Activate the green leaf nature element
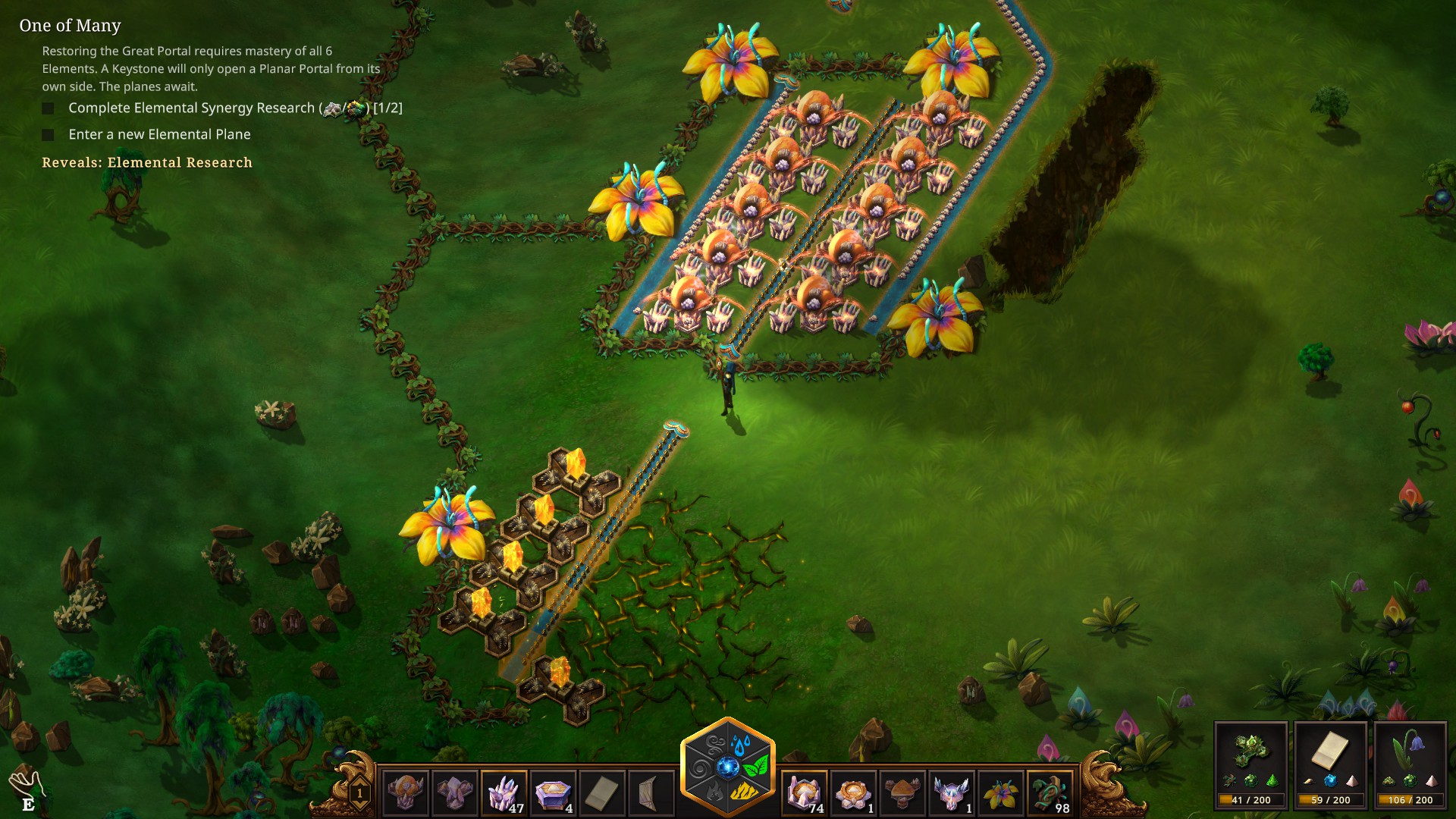The height and width of the screenshot is (819, 1456). coord(757,766)
